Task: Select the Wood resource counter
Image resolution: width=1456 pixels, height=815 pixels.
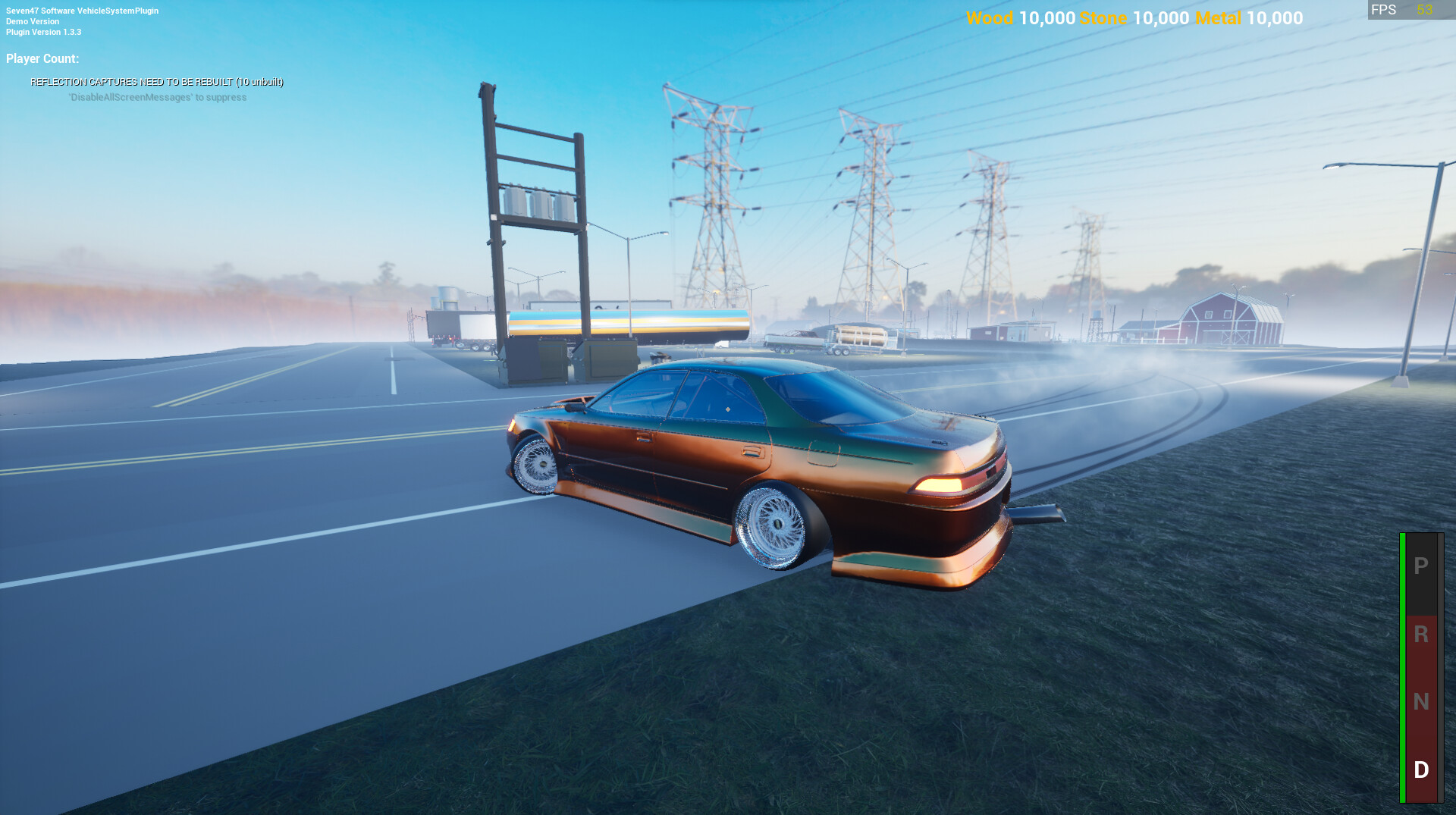Action: pos(1016,18)
